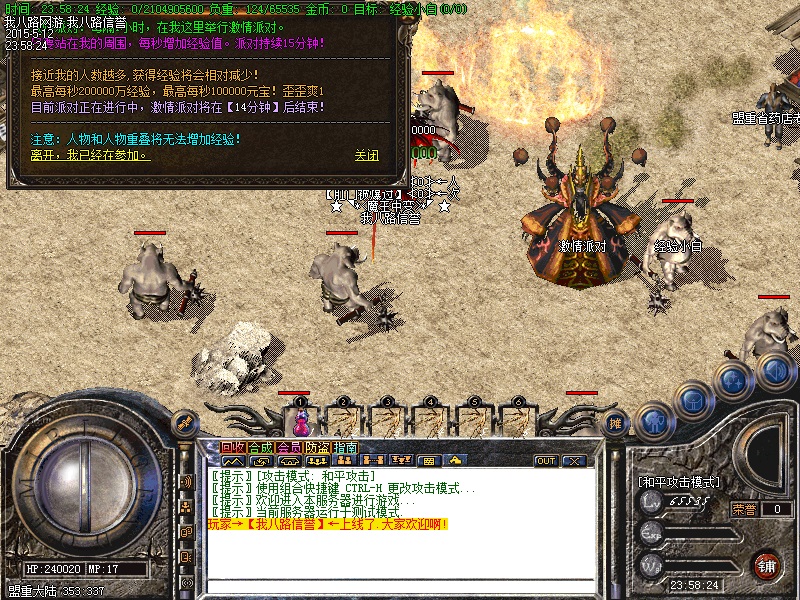The image size is (800, 600).
Task: Close the party dialog via 关闭 link
Action: coord(367,156)
